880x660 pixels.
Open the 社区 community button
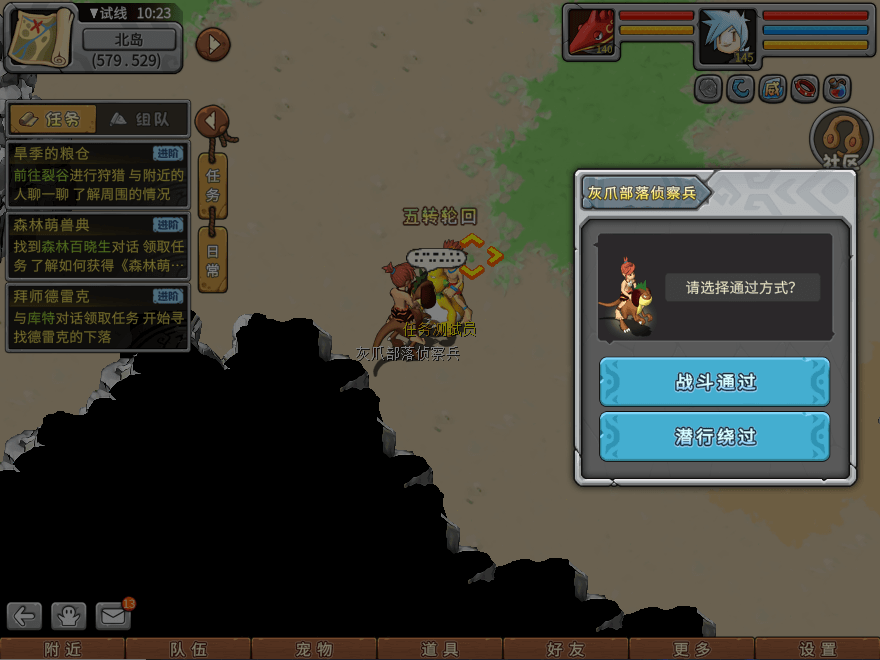coord(841,140)
